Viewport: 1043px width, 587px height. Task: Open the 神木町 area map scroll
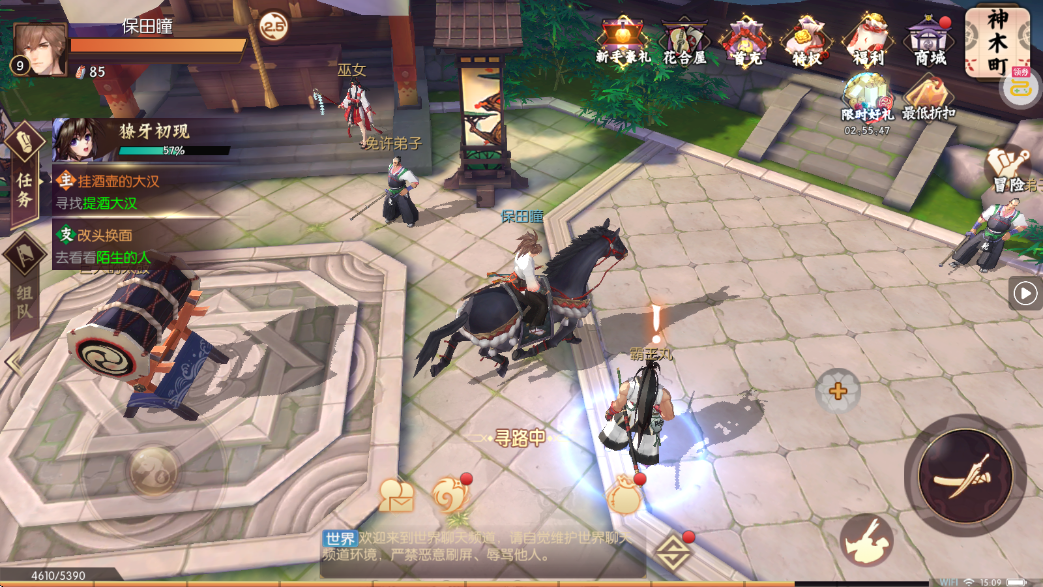click(996, 40)
